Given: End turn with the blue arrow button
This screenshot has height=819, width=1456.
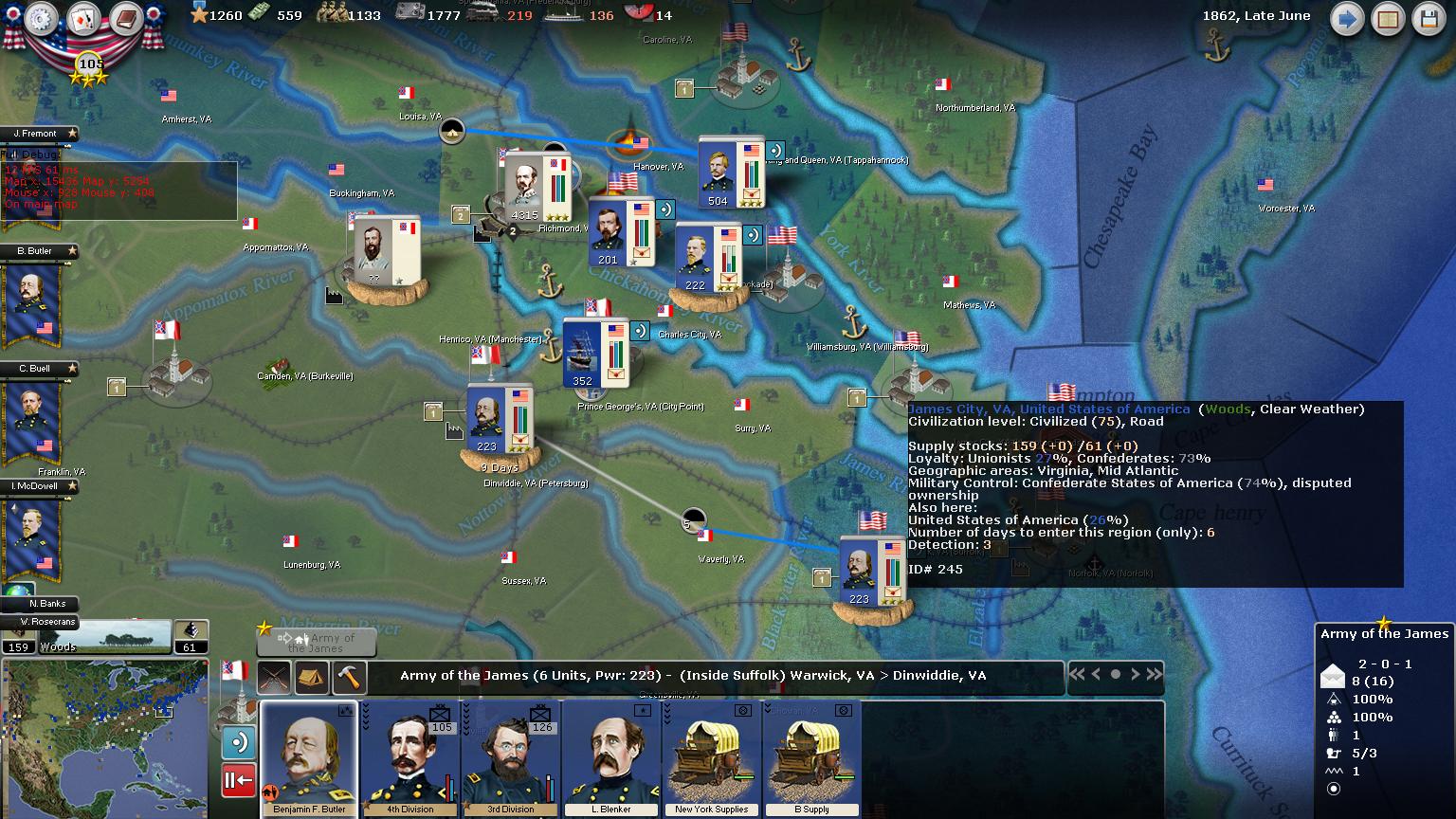Looking at the screenshot, I should [1346, 19].
